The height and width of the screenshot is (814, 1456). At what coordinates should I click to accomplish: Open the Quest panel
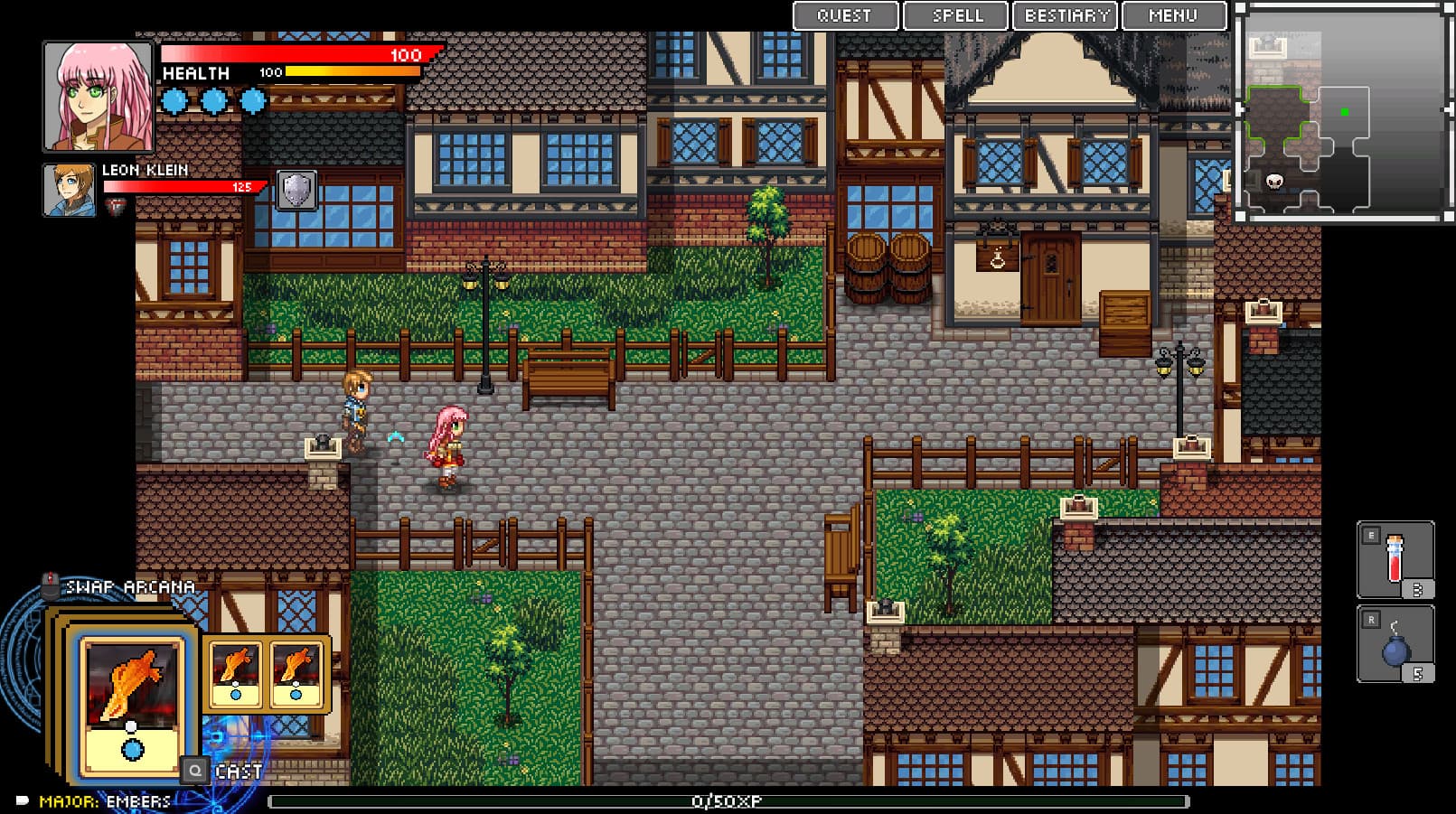tap(843, 14)
